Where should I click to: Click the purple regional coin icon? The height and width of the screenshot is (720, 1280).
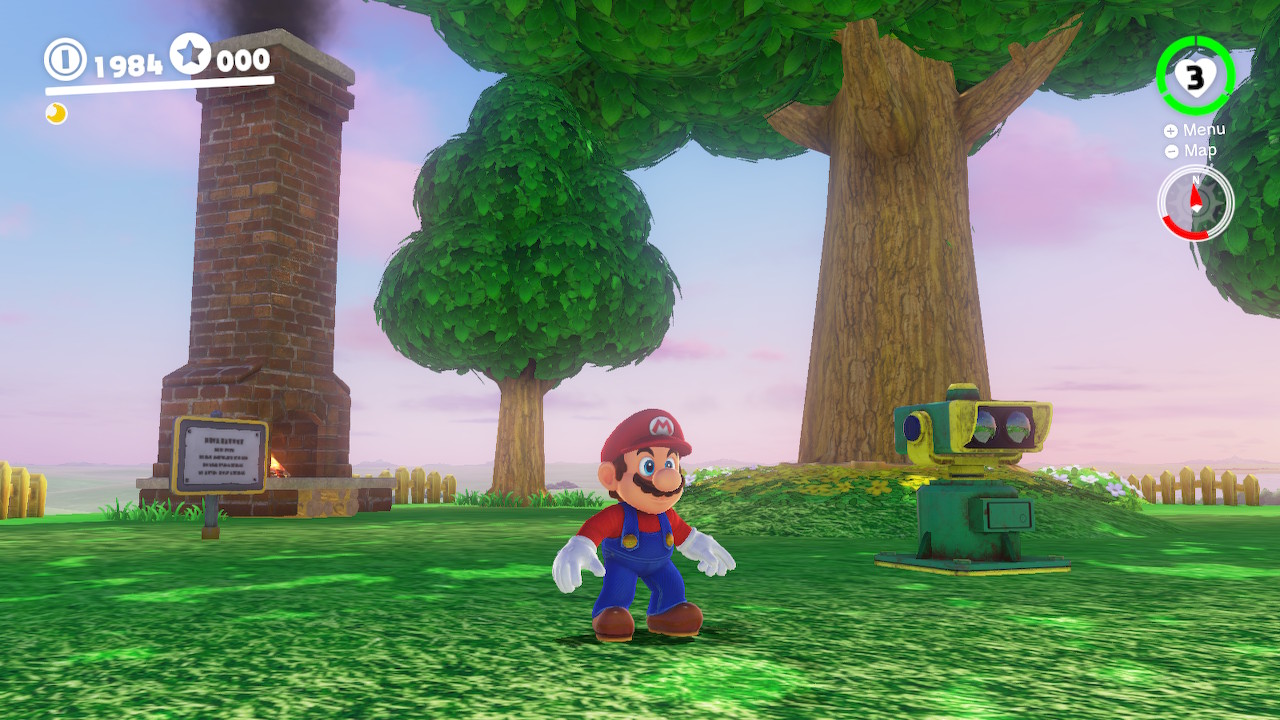(55, 115)
